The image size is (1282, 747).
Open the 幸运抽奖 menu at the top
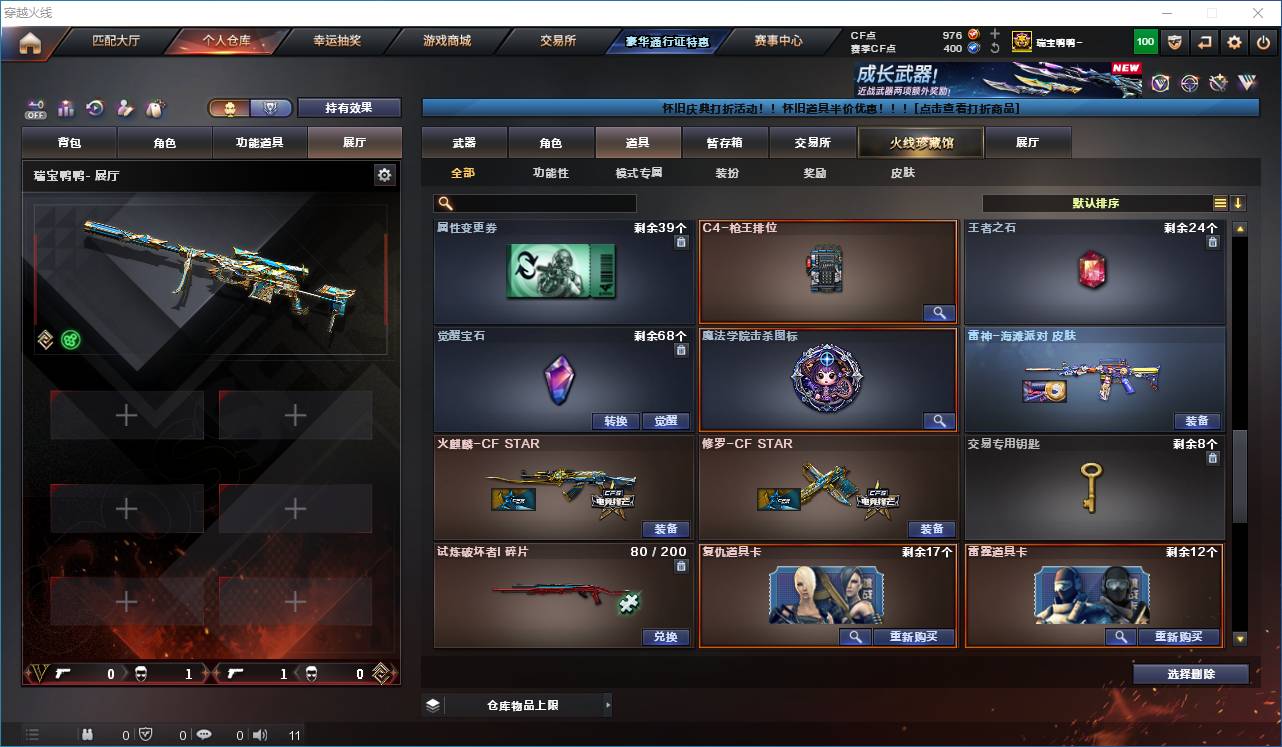(336, 41)
